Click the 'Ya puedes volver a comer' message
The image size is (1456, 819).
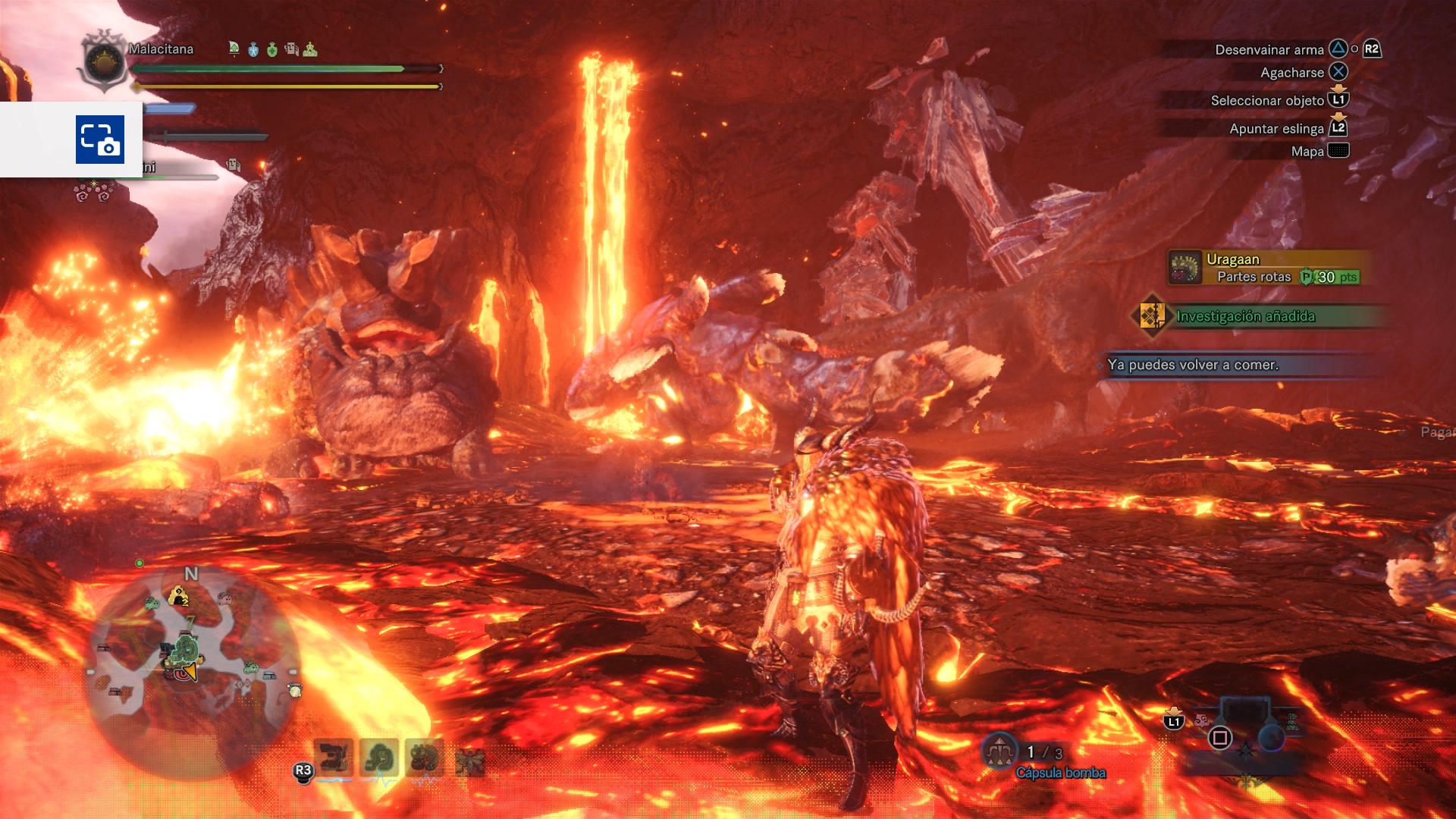[1193, 365]
